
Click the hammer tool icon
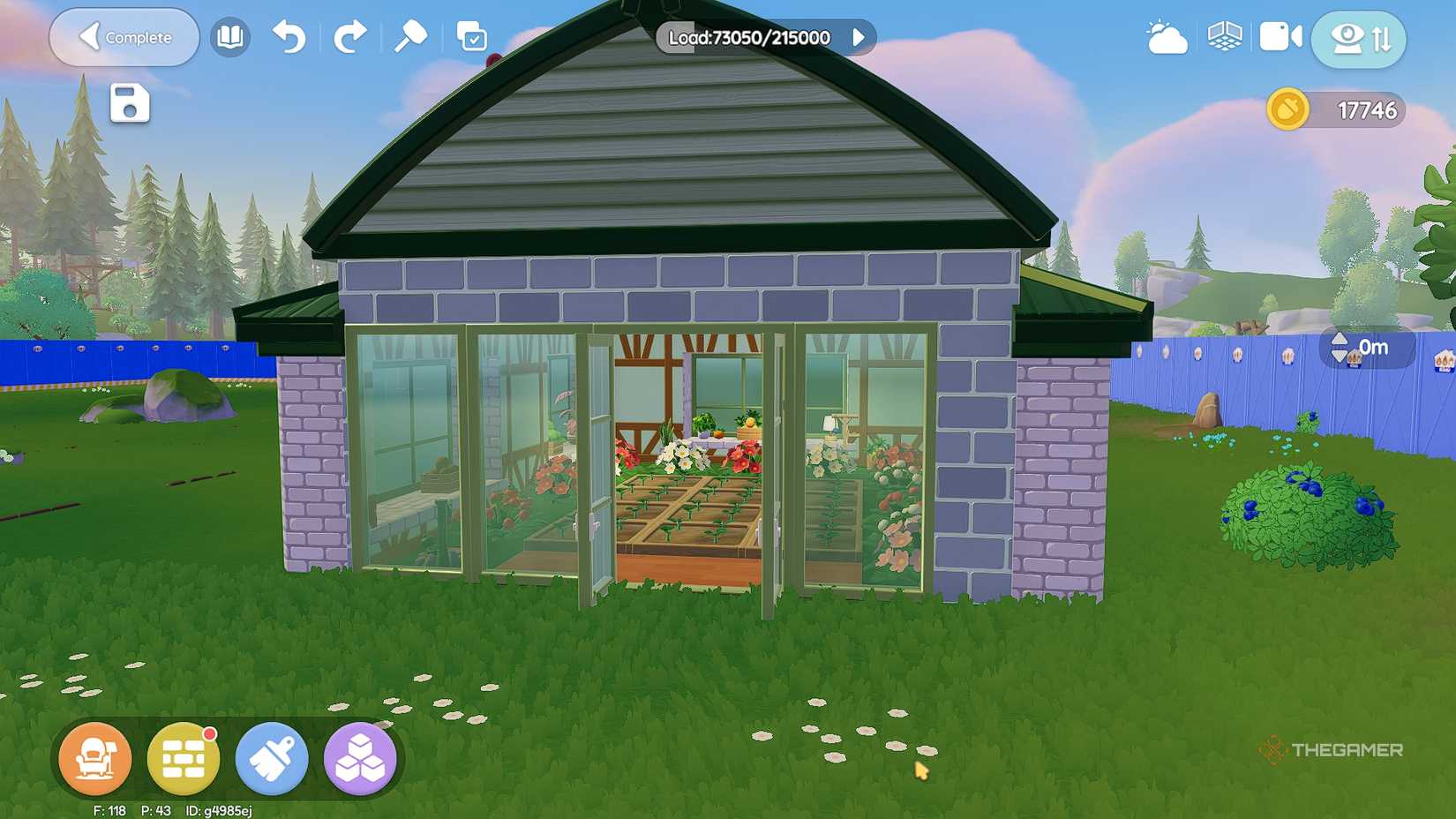coord(409,37)
